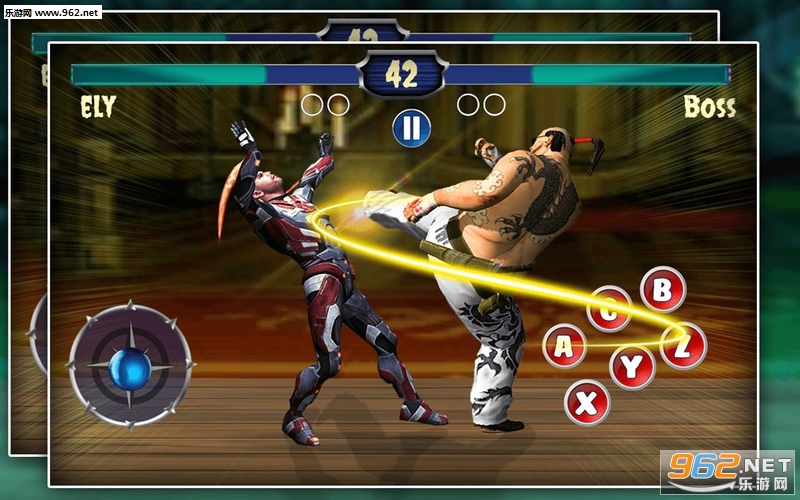Click the red Z attack button
Image resolution: width=800 pixels, height=500 pixels.
[x=683, y=345]
